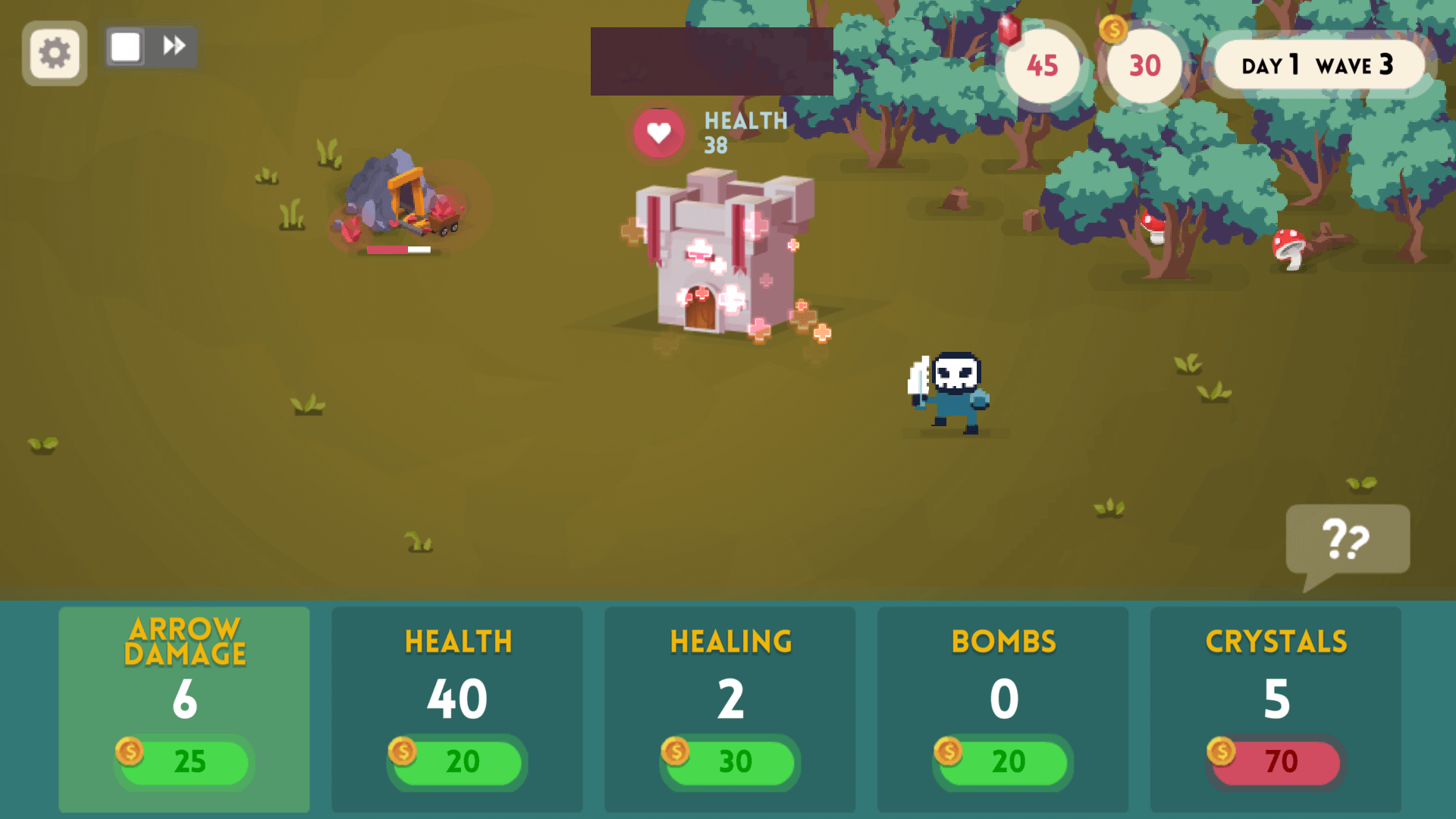
Task: Purchase Crystals for 70 coins
Action: (x=1275, y=762)
